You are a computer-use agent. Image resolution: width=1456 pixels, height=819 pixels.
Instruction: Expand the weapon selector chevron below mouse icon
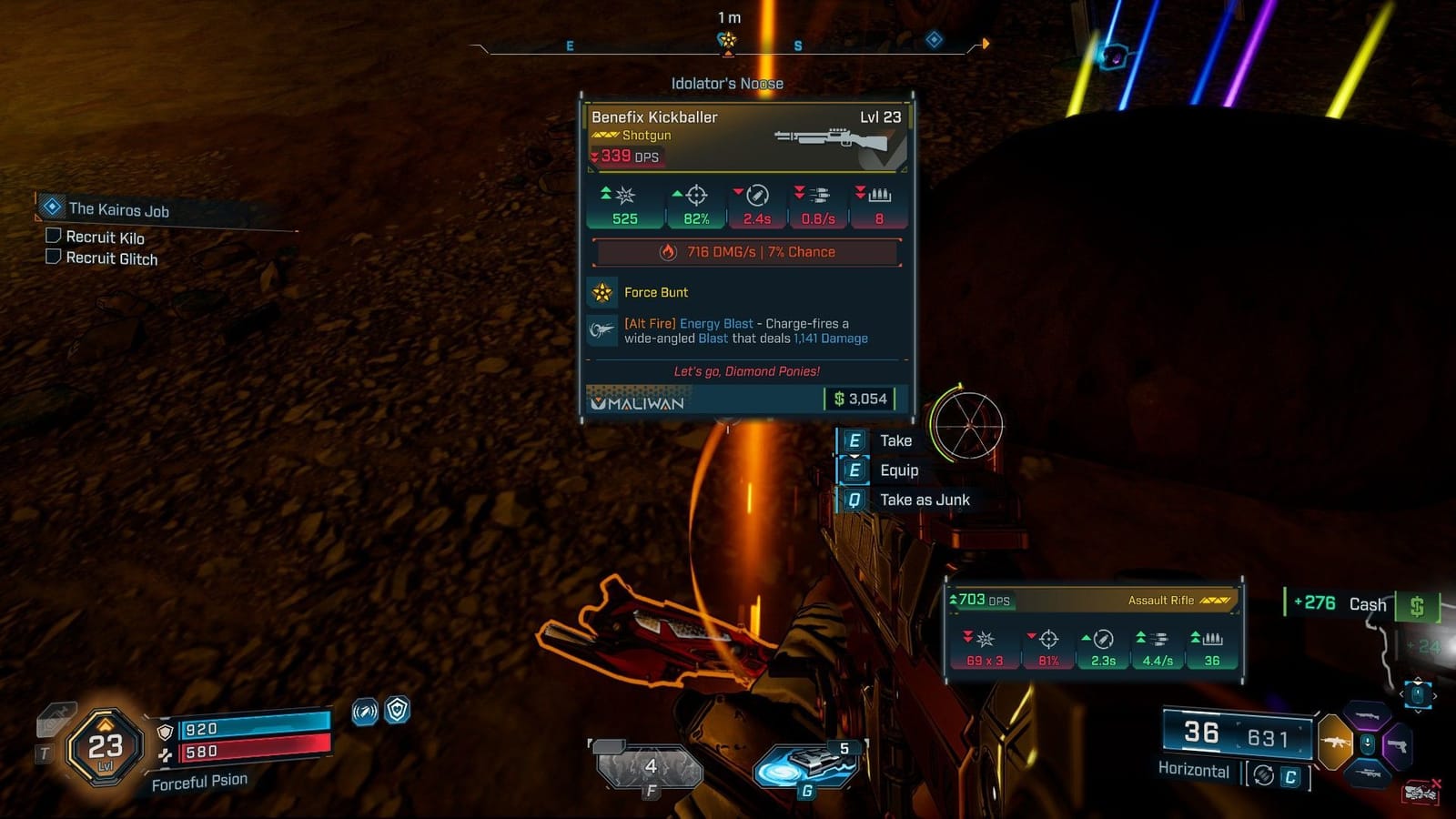pos(1418,713)
